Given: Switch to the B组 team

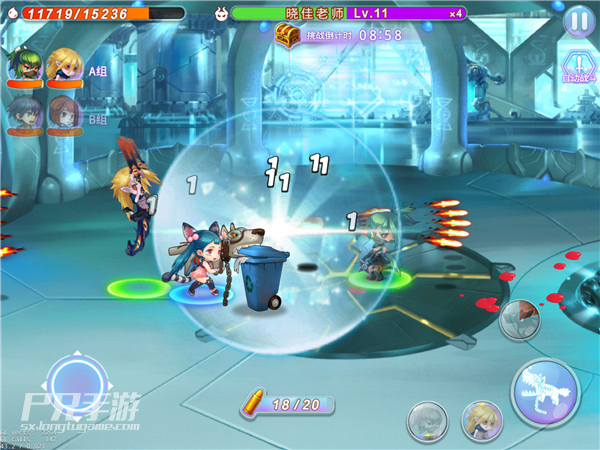Looking at the screenshot, I should [x=98, y=120].
